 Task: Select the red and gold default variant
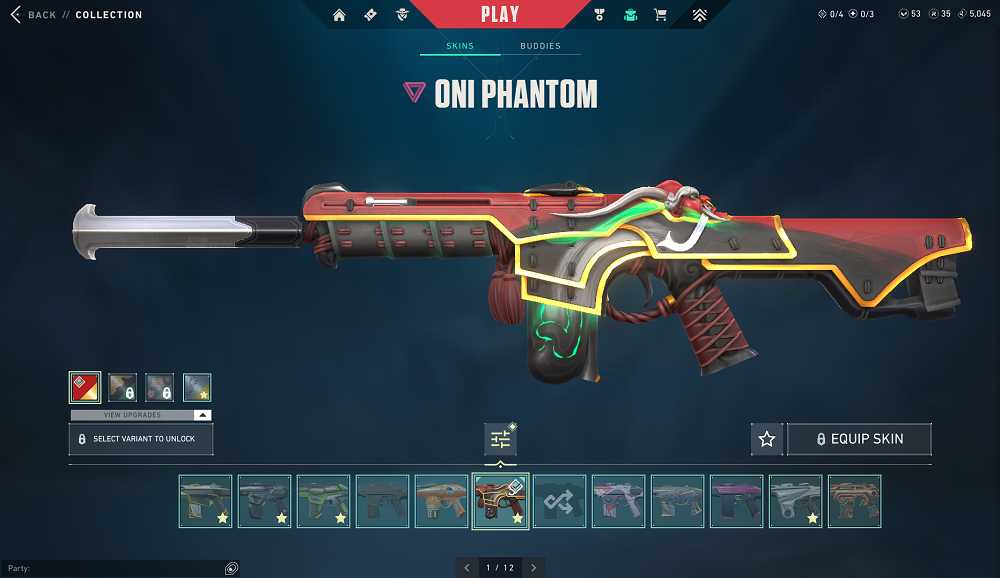click(x=85, y=387)
